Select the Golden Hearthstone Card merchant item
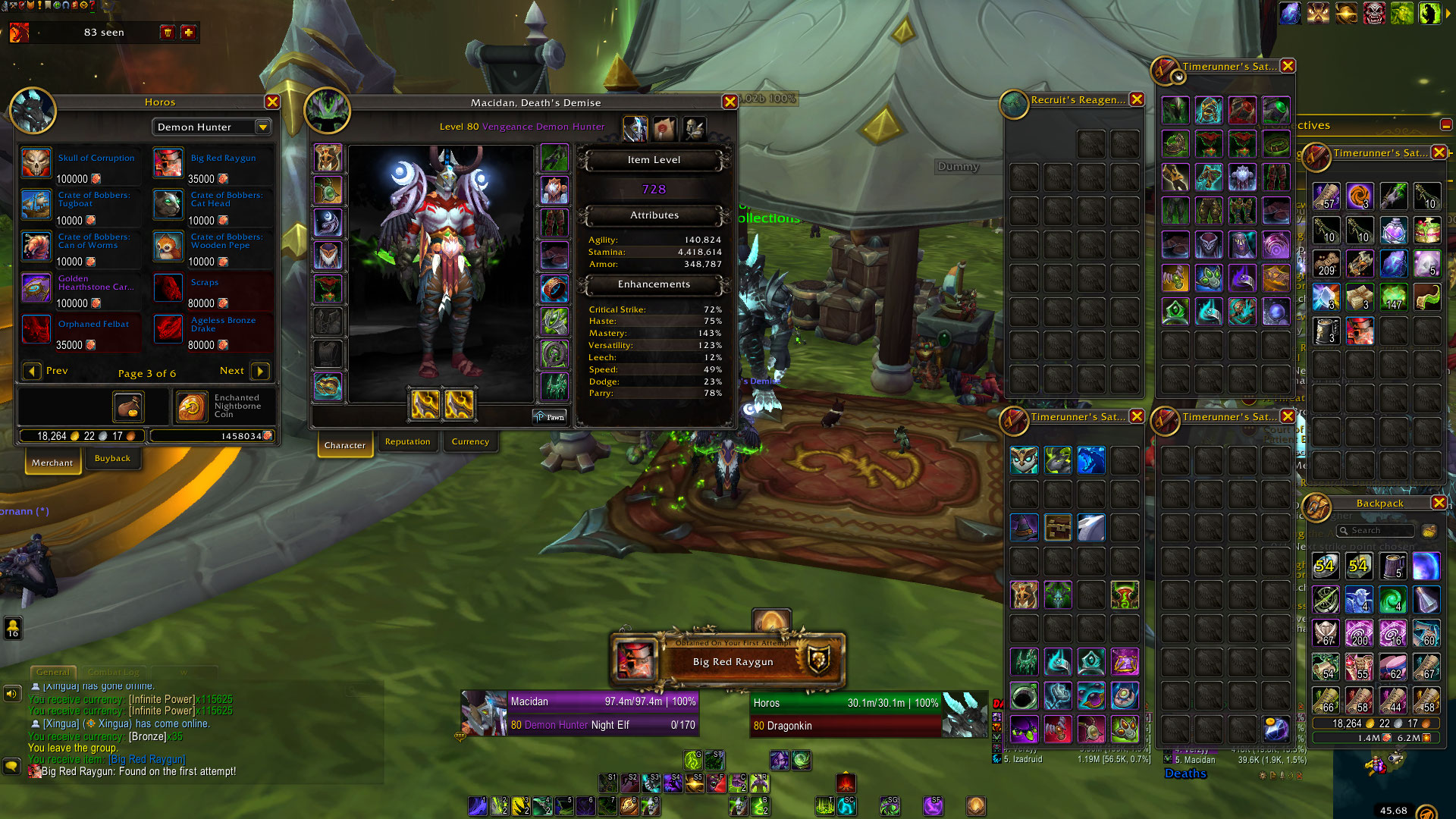Image resolution: width=1456 pixels, height=819 pixels. pos(36,289)
